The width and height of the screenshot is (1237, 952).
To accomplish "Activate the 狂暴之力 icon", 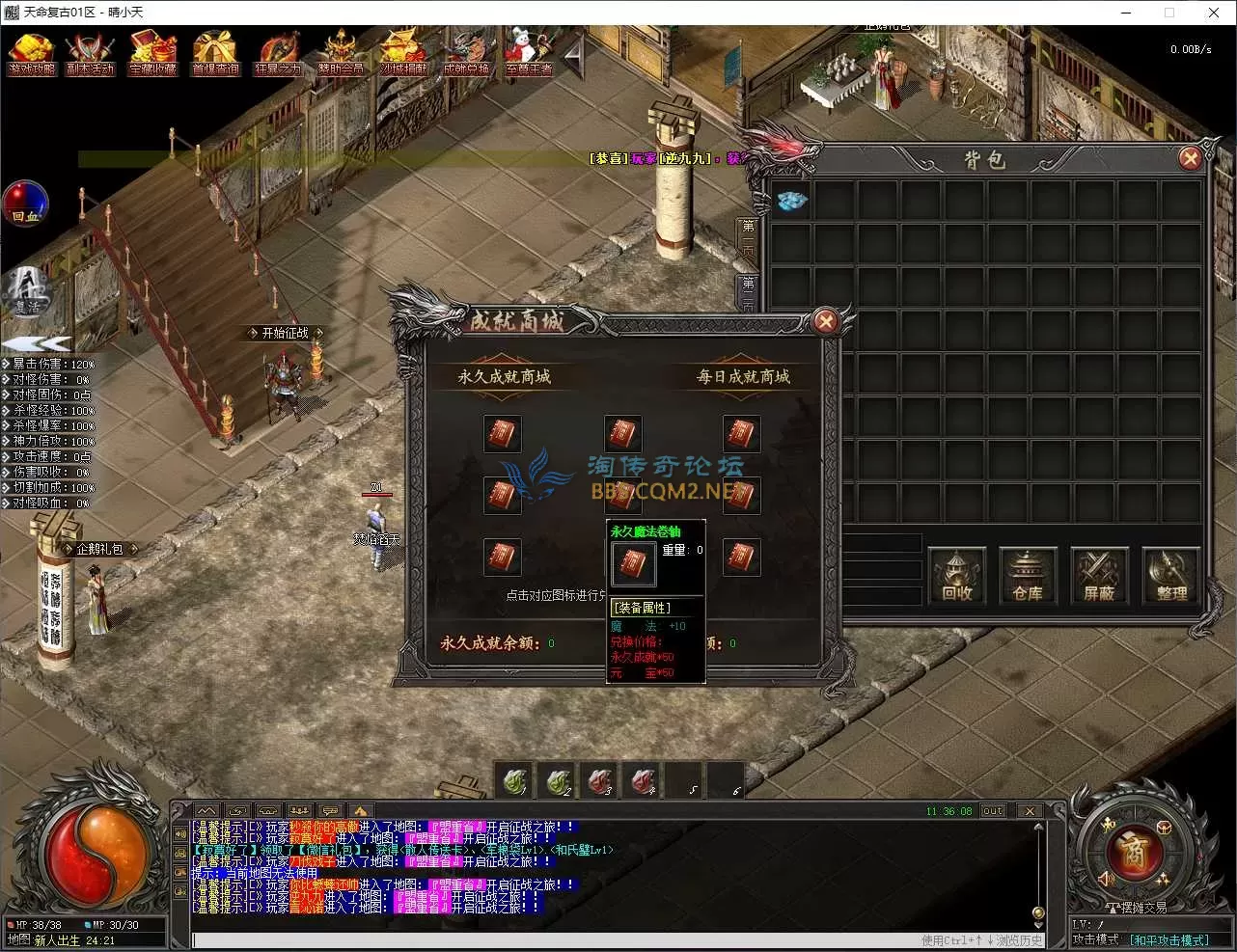I will click(x=278, y=54).
